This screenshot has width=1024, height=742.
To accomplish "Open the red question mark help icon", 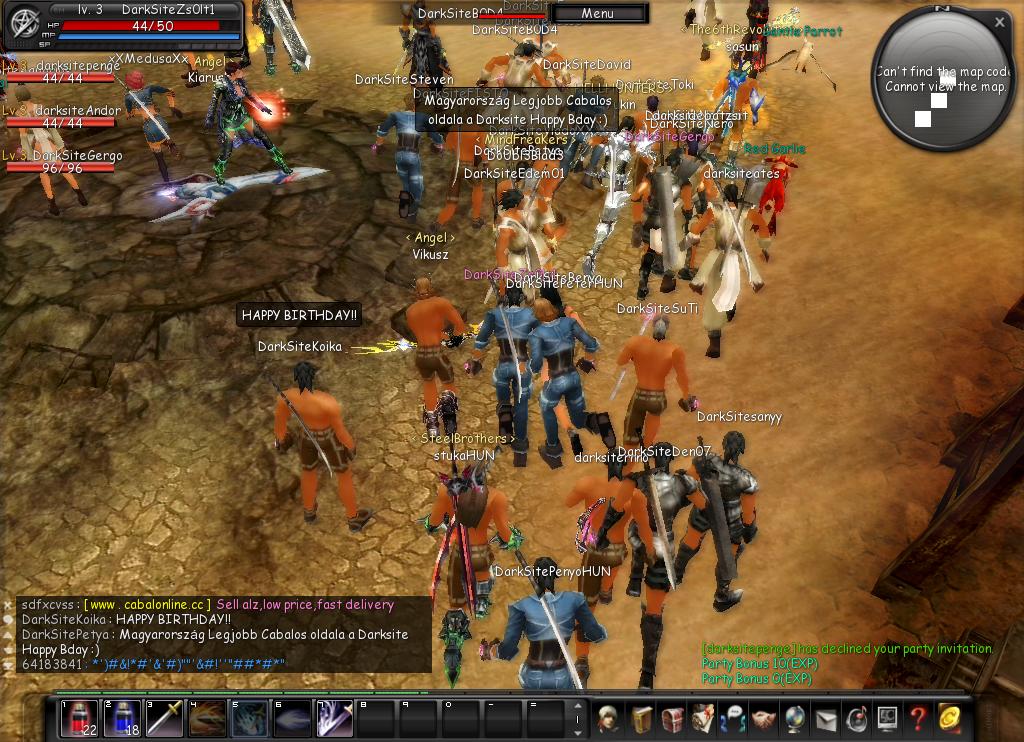I will click(918, 718).
